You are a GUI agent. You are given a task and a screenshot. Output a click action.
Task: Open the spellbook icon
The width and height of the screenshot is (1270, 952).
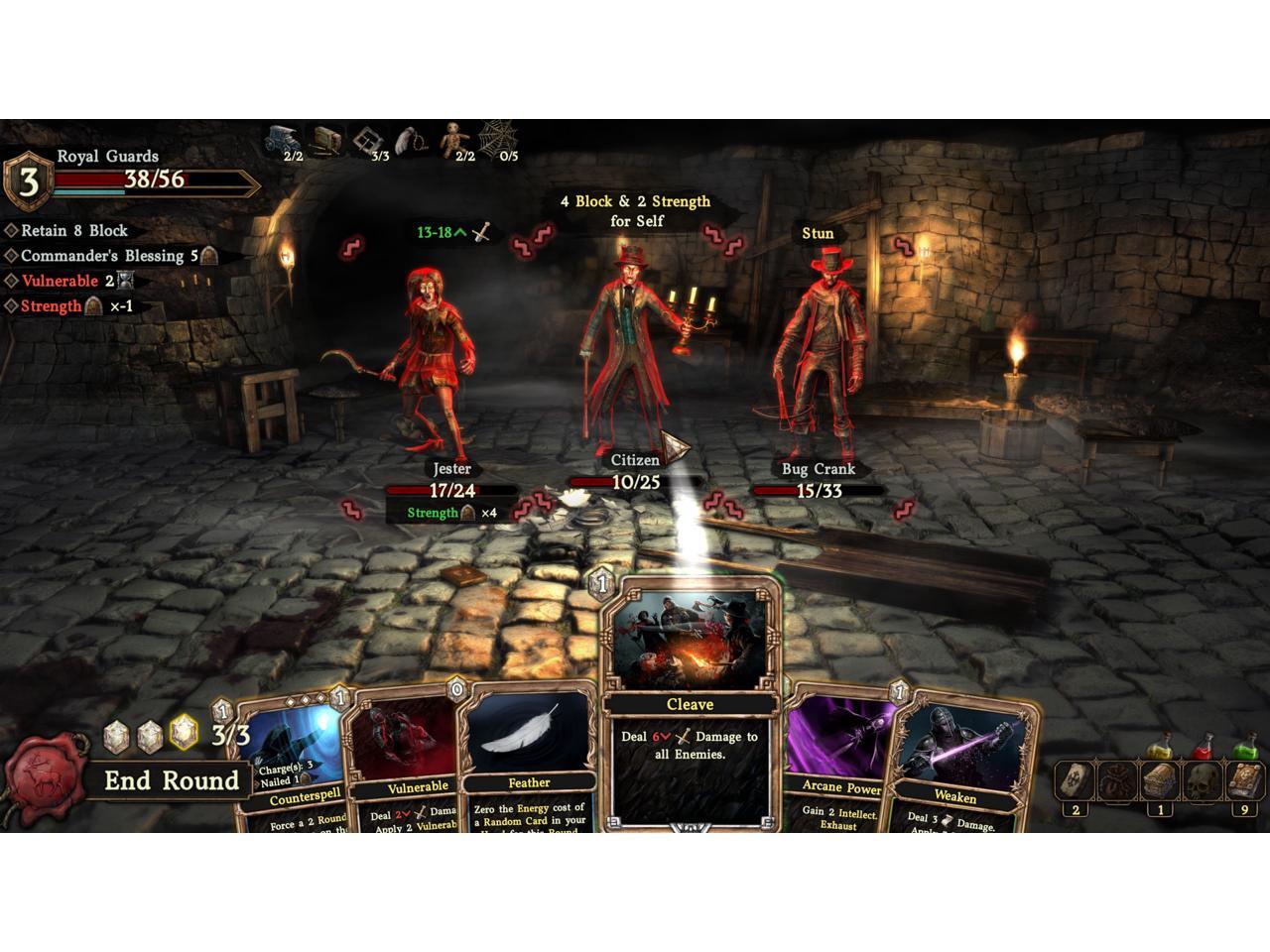click(1245, 782)
